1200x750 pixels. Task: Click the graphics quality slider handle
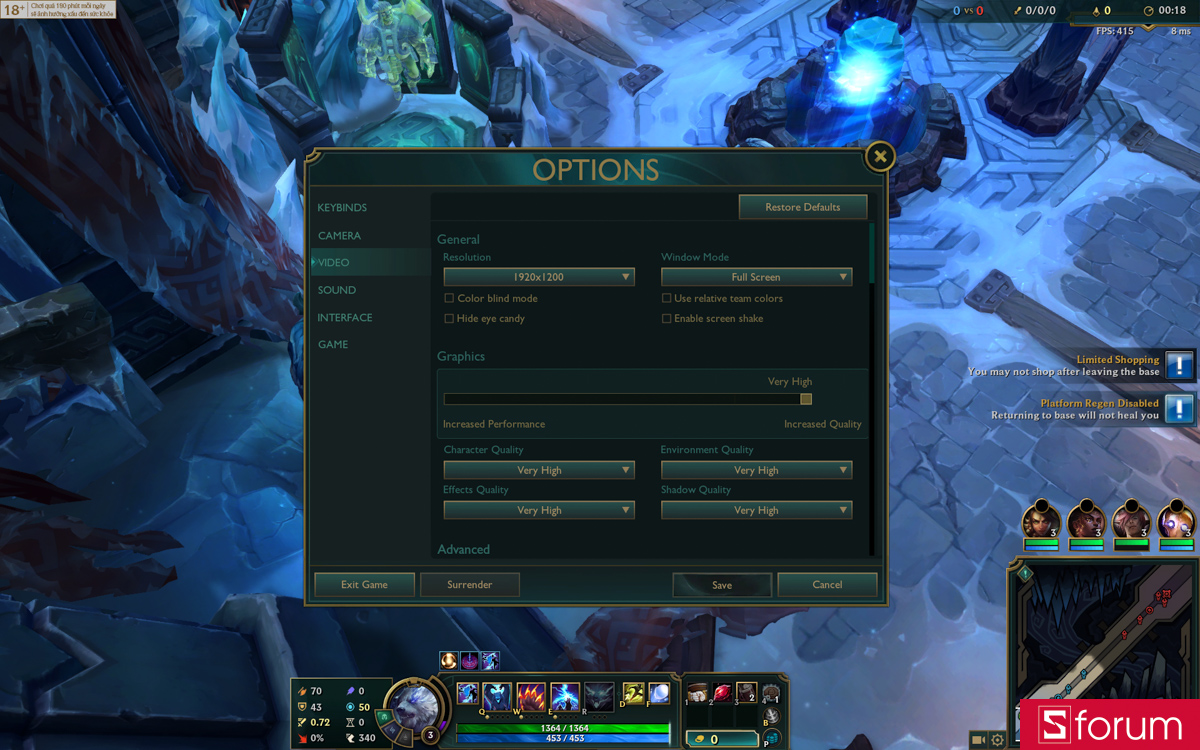[x=806, y=399]
